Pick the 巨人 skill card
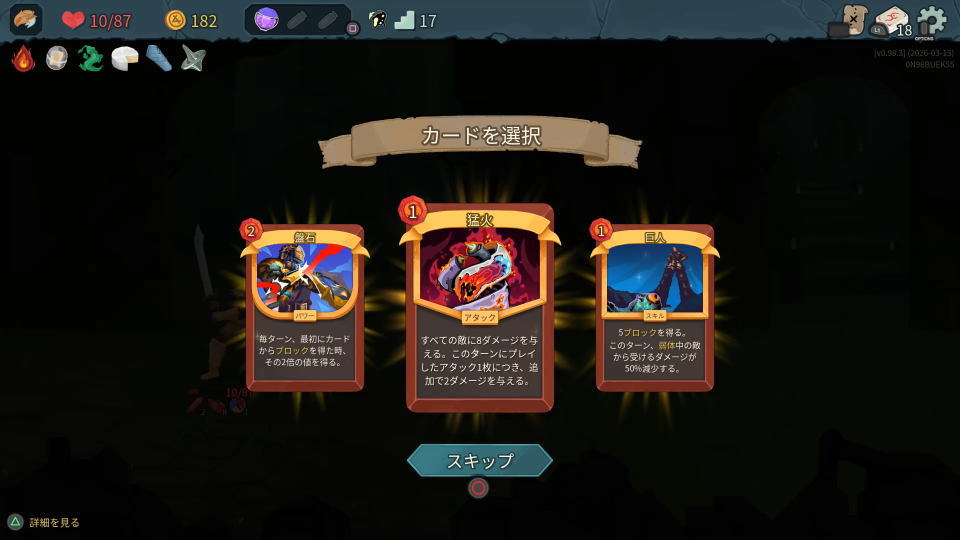Viewport: 960px width, 540px height. [655, 307]
